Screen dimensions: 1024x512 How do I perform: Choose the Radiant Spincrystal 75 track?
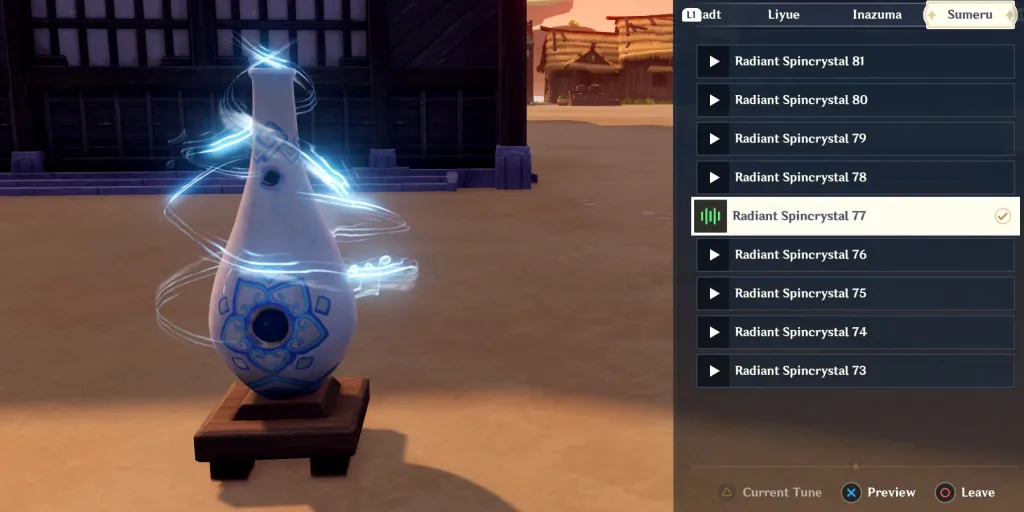pyautogui.click(x=855, y=294)
